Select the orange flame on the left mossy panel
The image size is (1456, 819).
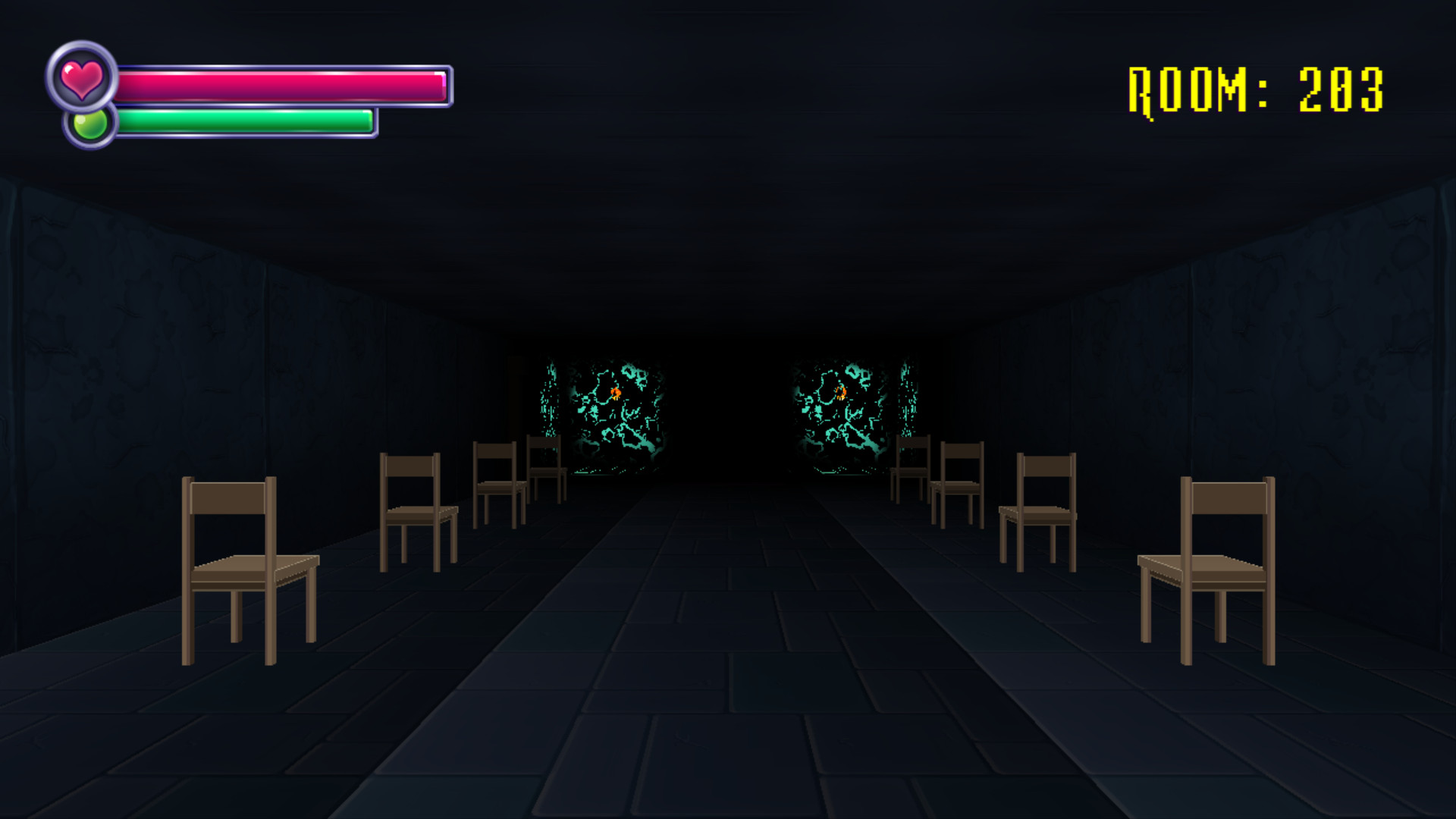(x=614, y=394)
